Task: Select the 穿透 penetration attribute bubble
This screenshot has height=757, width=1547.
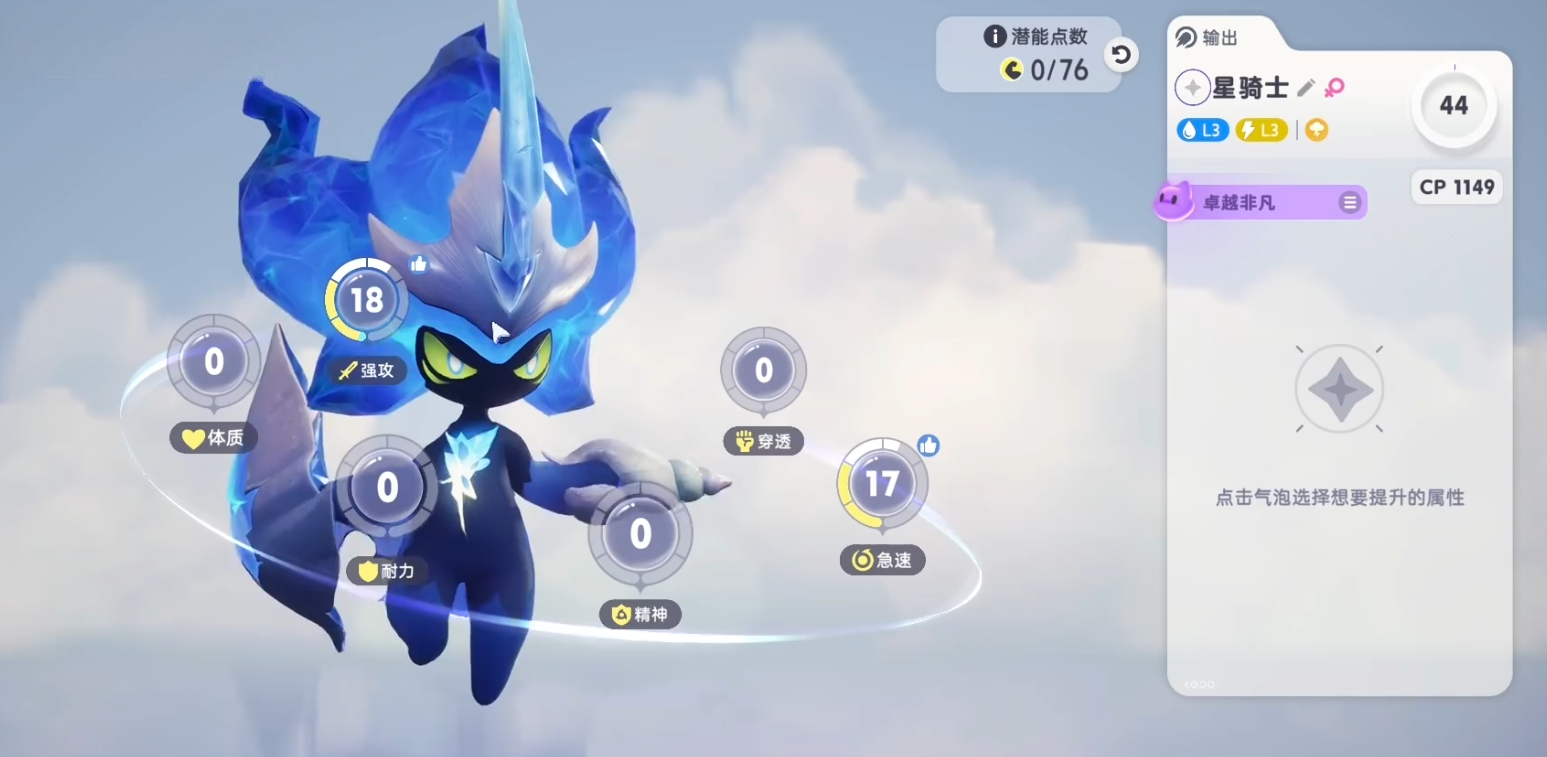Action: pos(763,371)
